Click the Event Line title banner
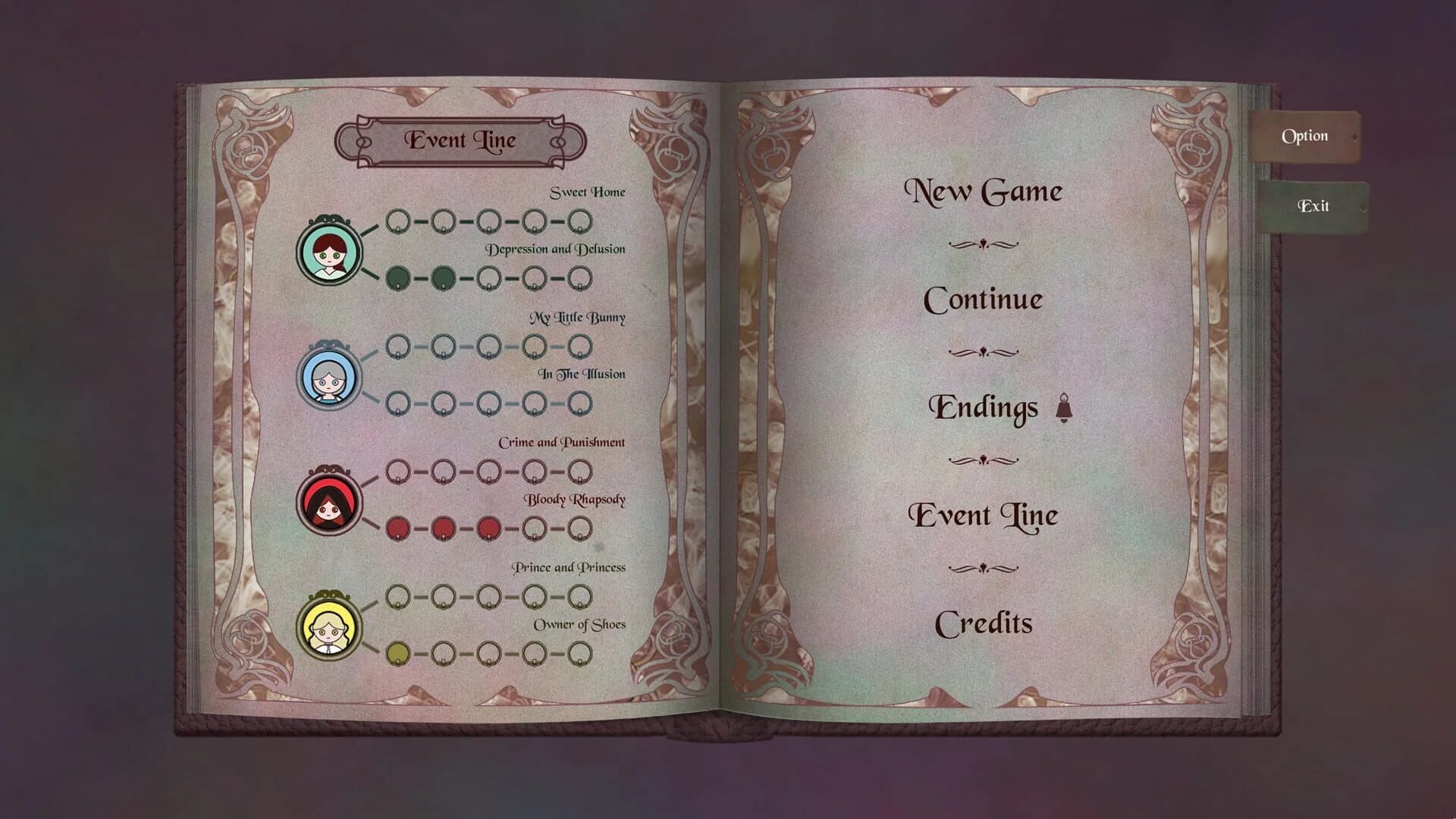 coord(463,140)
